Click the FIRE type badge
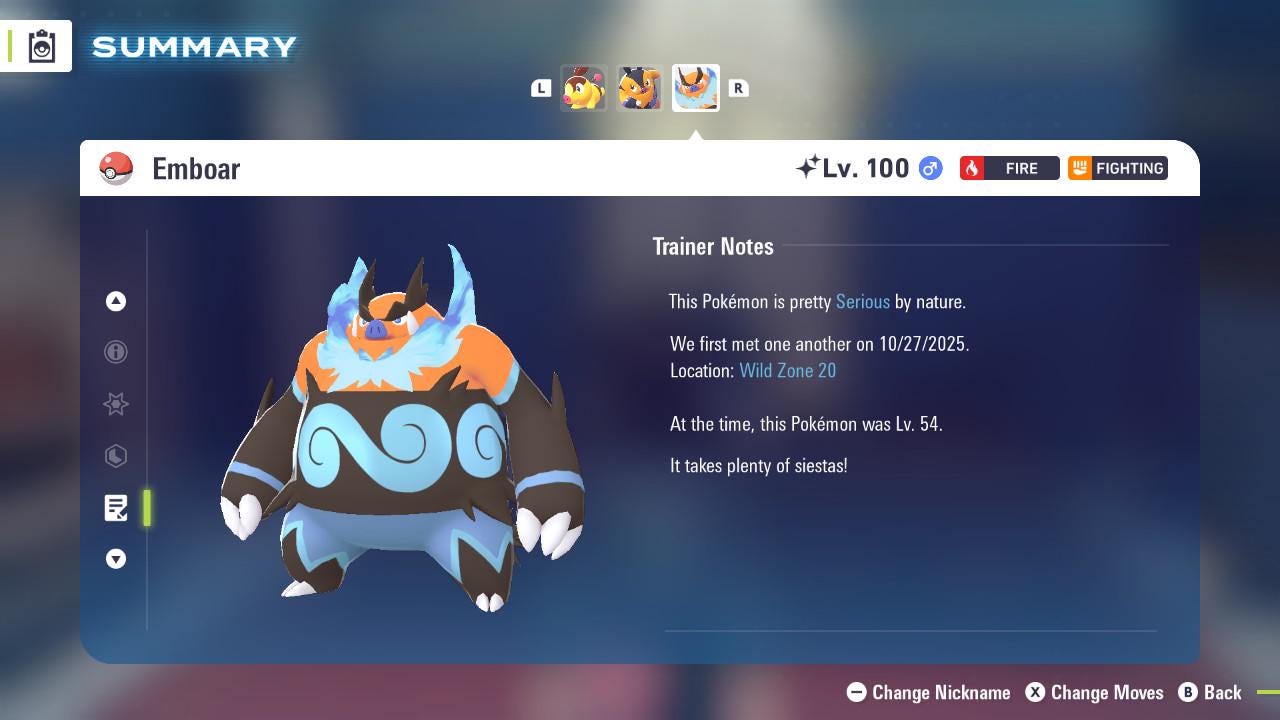Image resolution: width=1280 pixels, height=720 pixels. pos(1009,168)
